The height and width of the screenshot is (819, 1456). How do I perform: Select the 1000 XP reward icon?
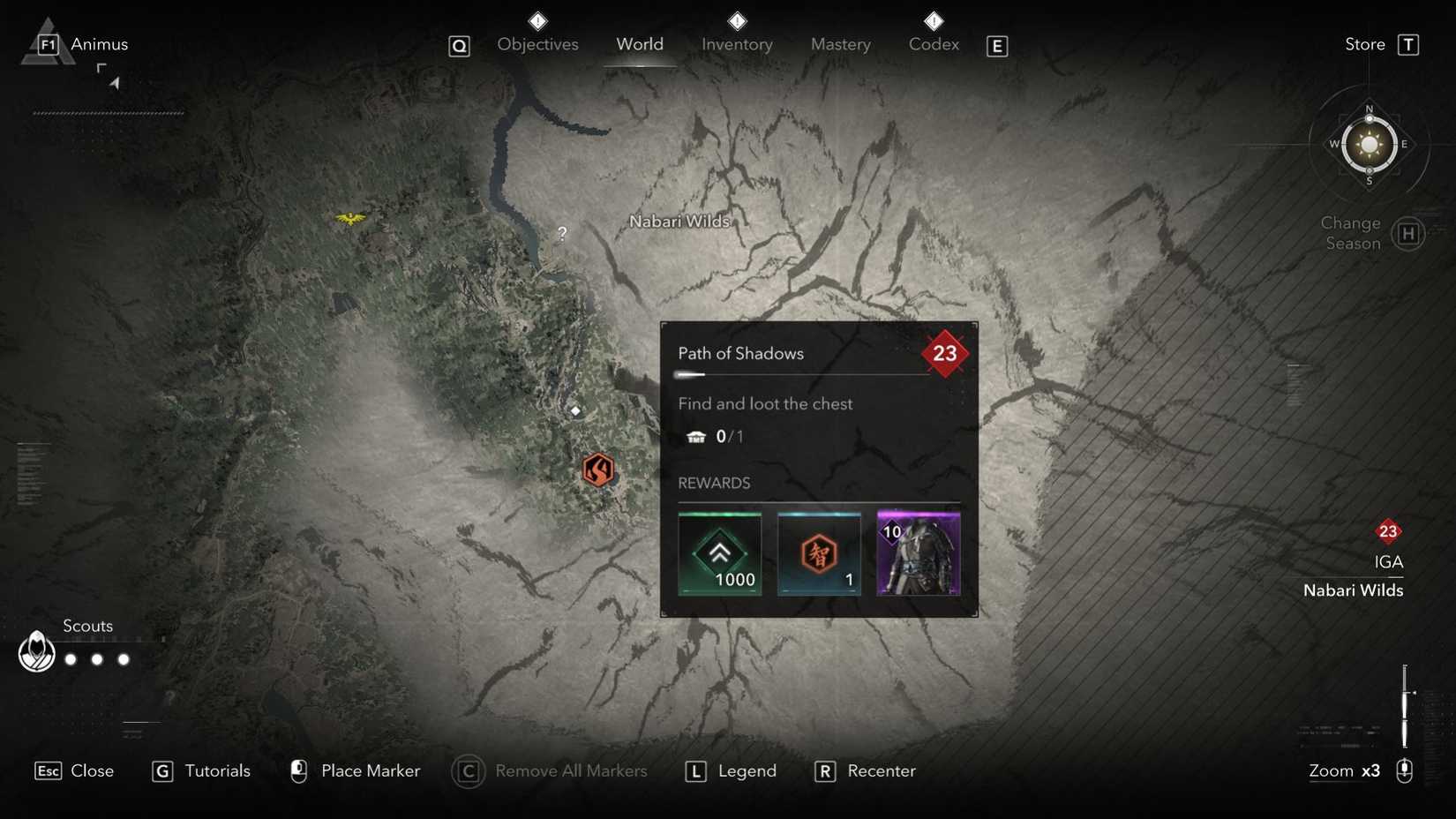(719, 553)
